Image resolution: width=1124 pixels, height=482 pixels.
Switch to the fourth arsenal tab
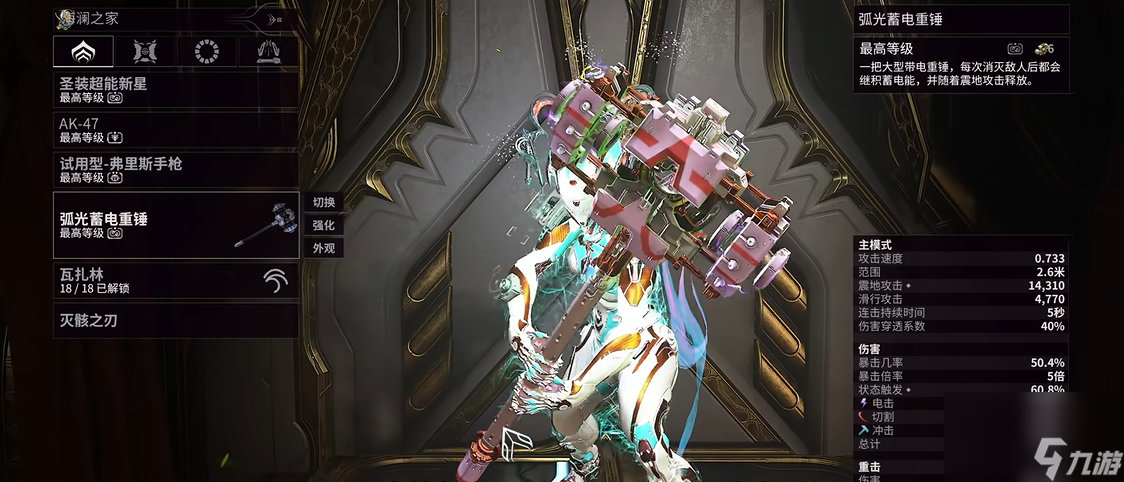tap(268, 52)
